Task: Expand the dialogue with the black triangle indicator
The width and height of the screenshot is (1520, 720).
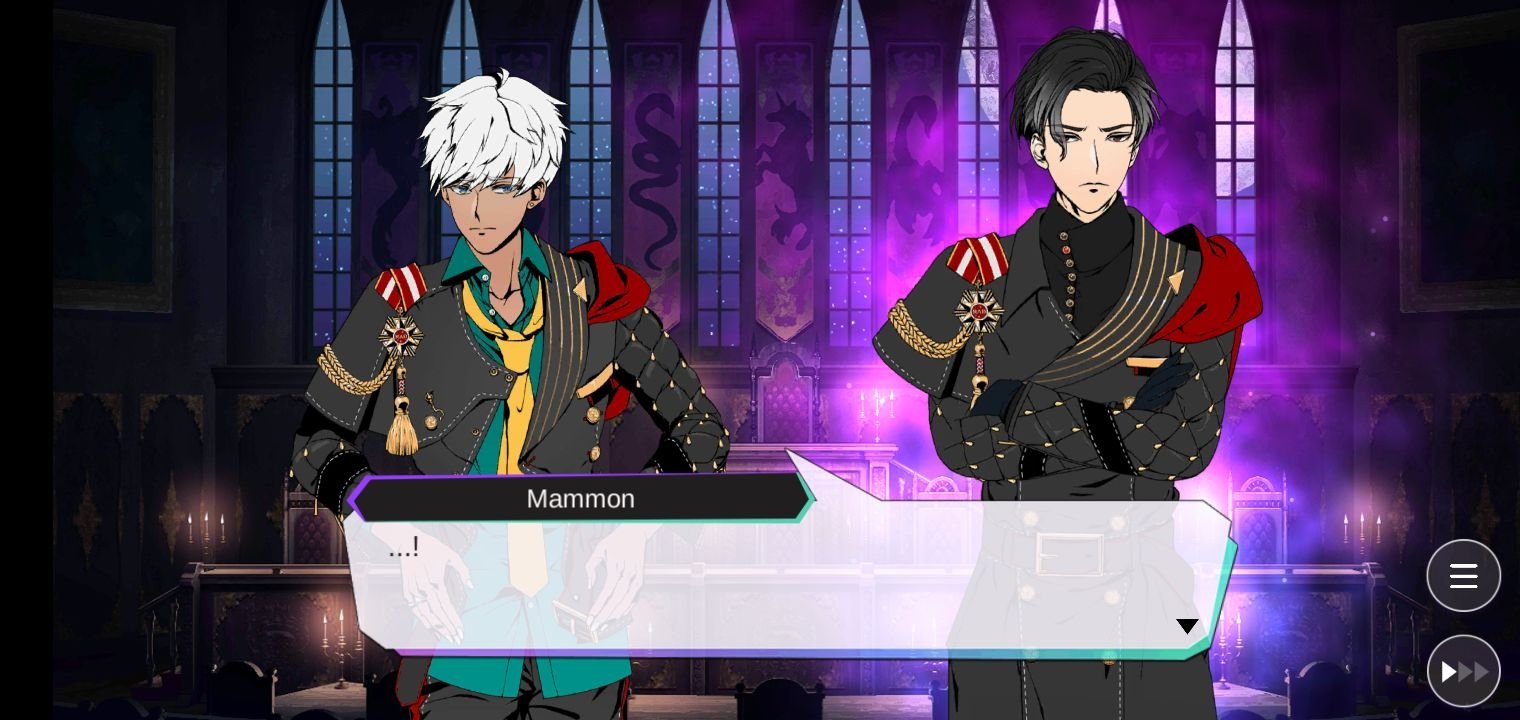Action: pos(1187,625)
